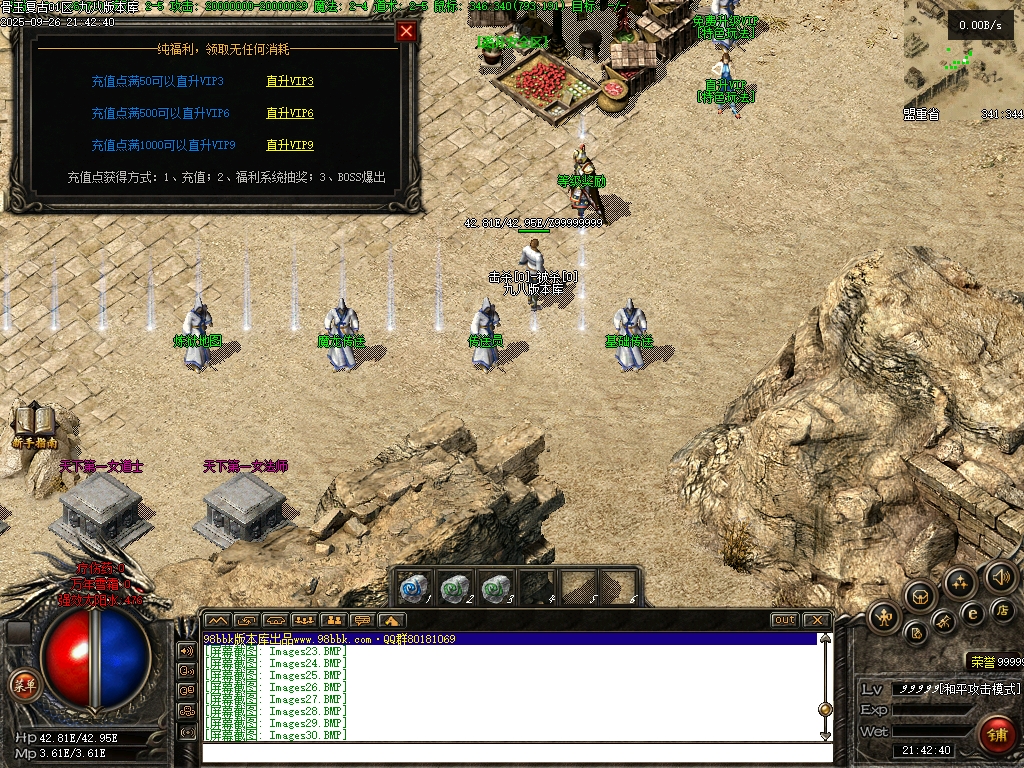Viewport: 1024px width, 768px height.
Task: Open the skills three-star round button
Action: click(960, 582)
